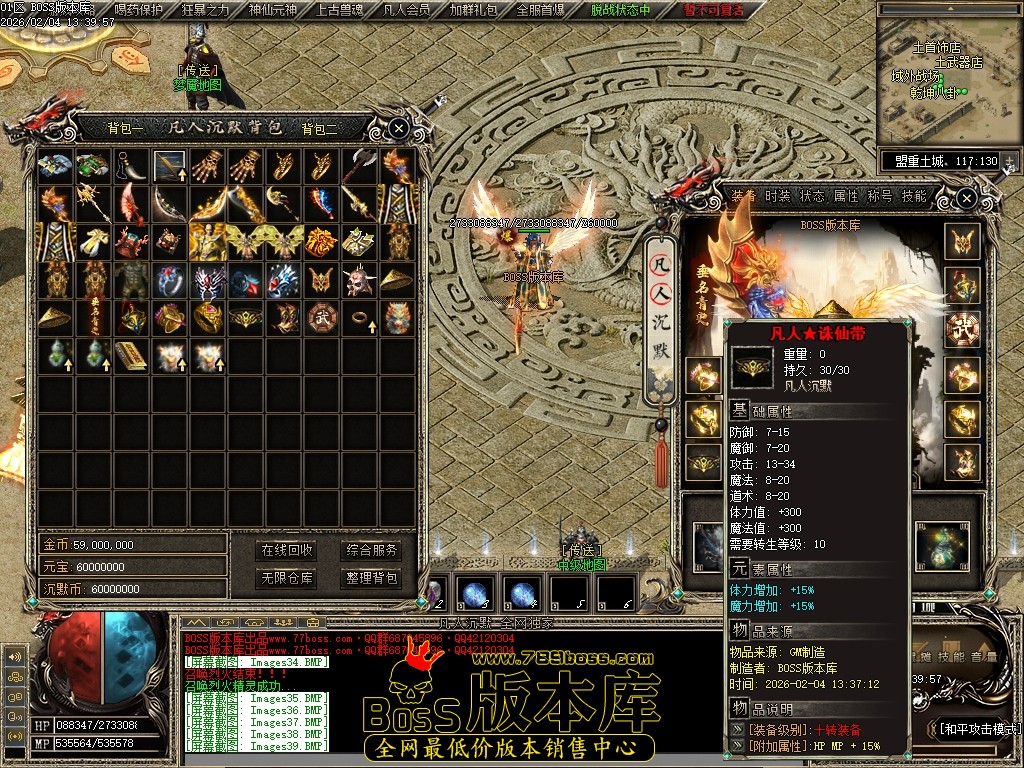This screenshot has width=1024, height=768.
Task: View the 技能 tab in character panel
Action: [914, 196]
